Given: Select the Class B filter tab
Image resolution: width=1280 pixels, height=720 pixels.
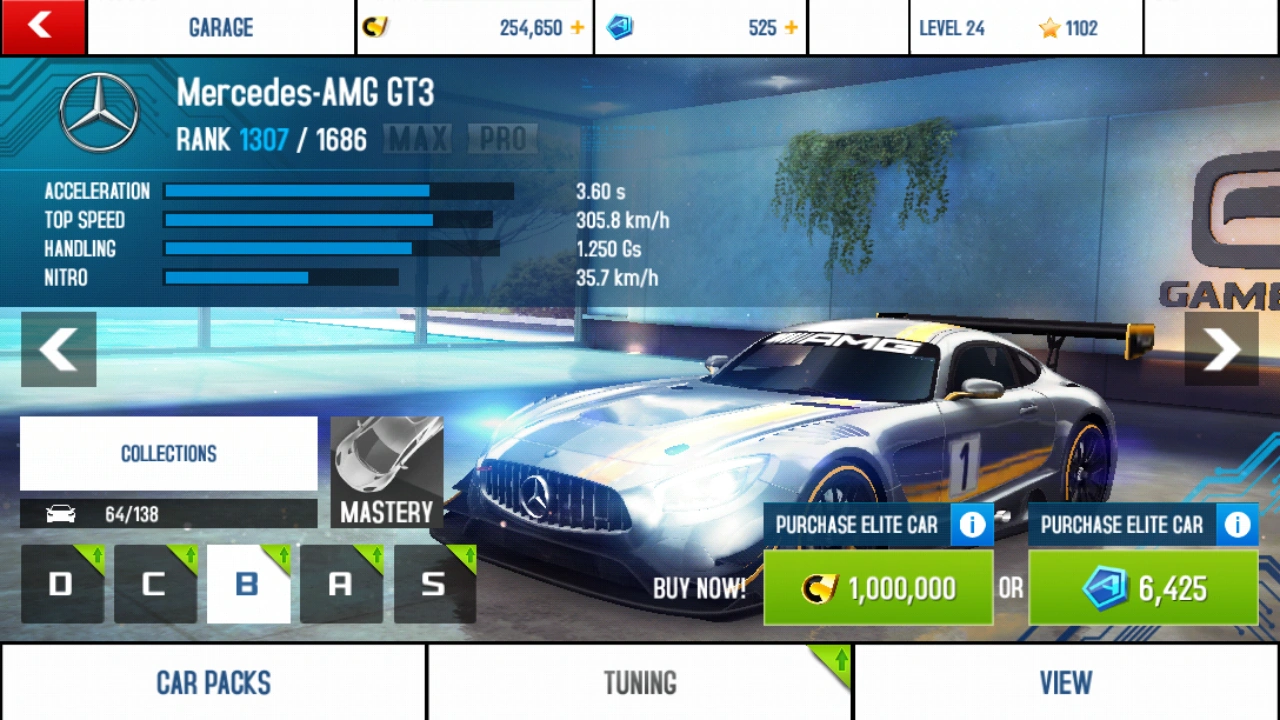Looking at the screenshot, I should pyautogui.click(x=247, y=583).
